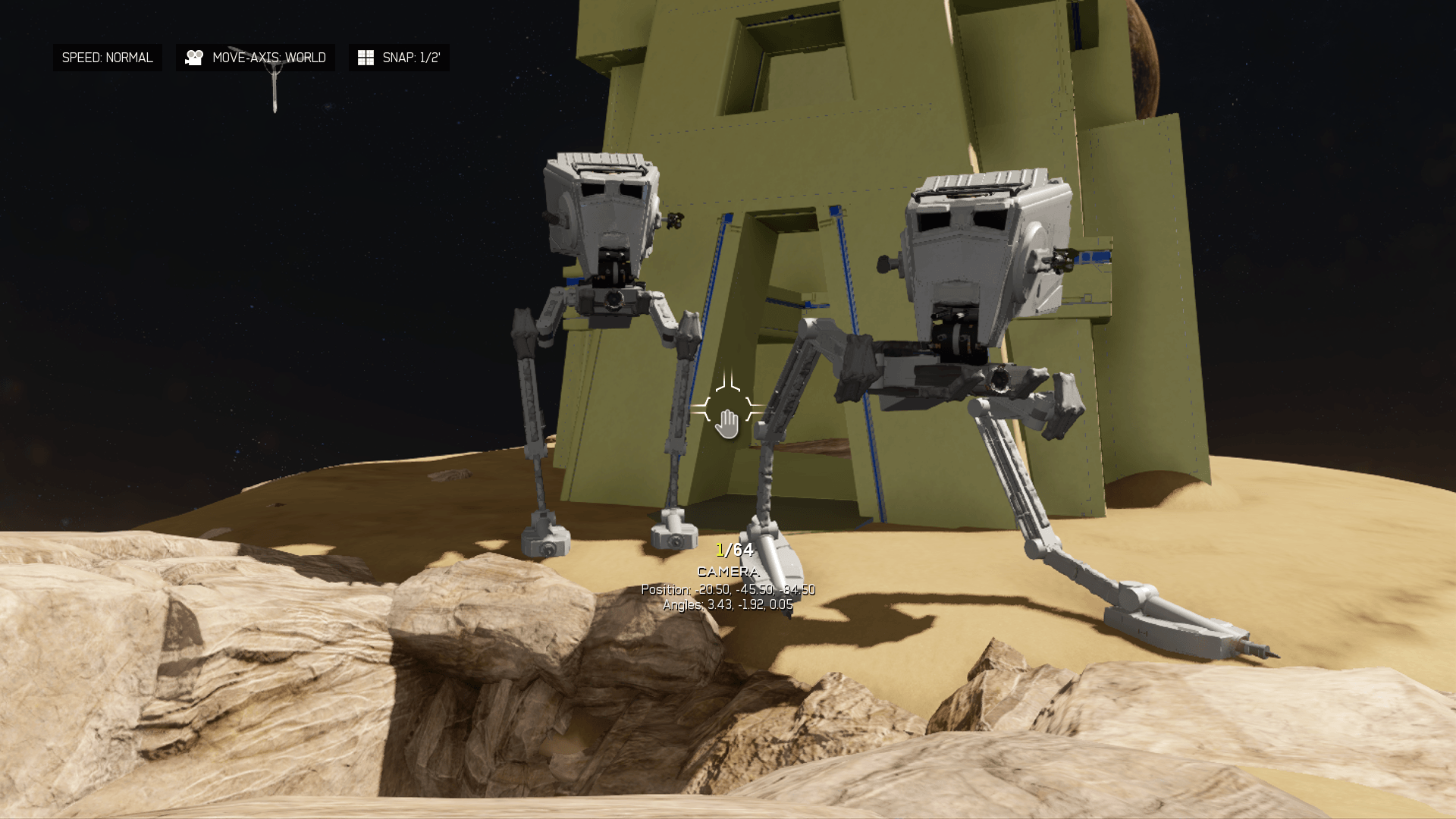
Task: Toggle the Speed: Normal setting
Action: [107, 58]
